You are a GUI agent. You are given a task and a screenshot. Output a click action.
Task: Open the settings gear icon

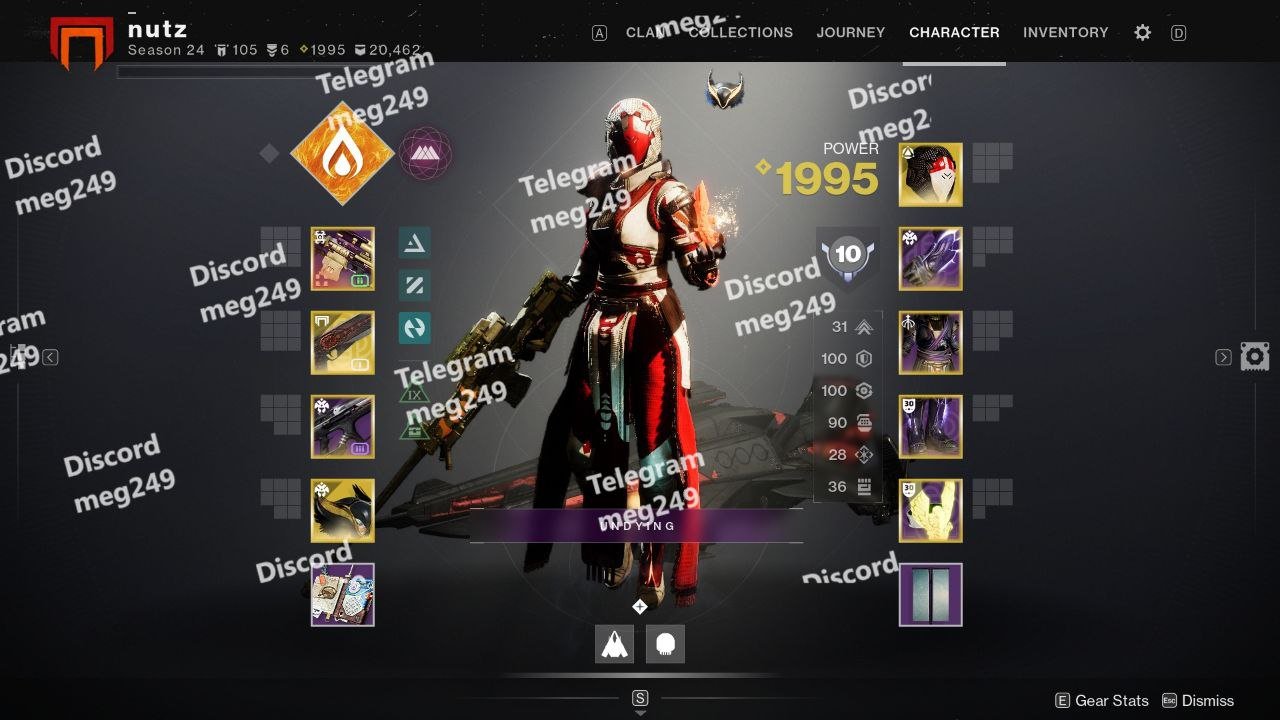point(1142,33)
